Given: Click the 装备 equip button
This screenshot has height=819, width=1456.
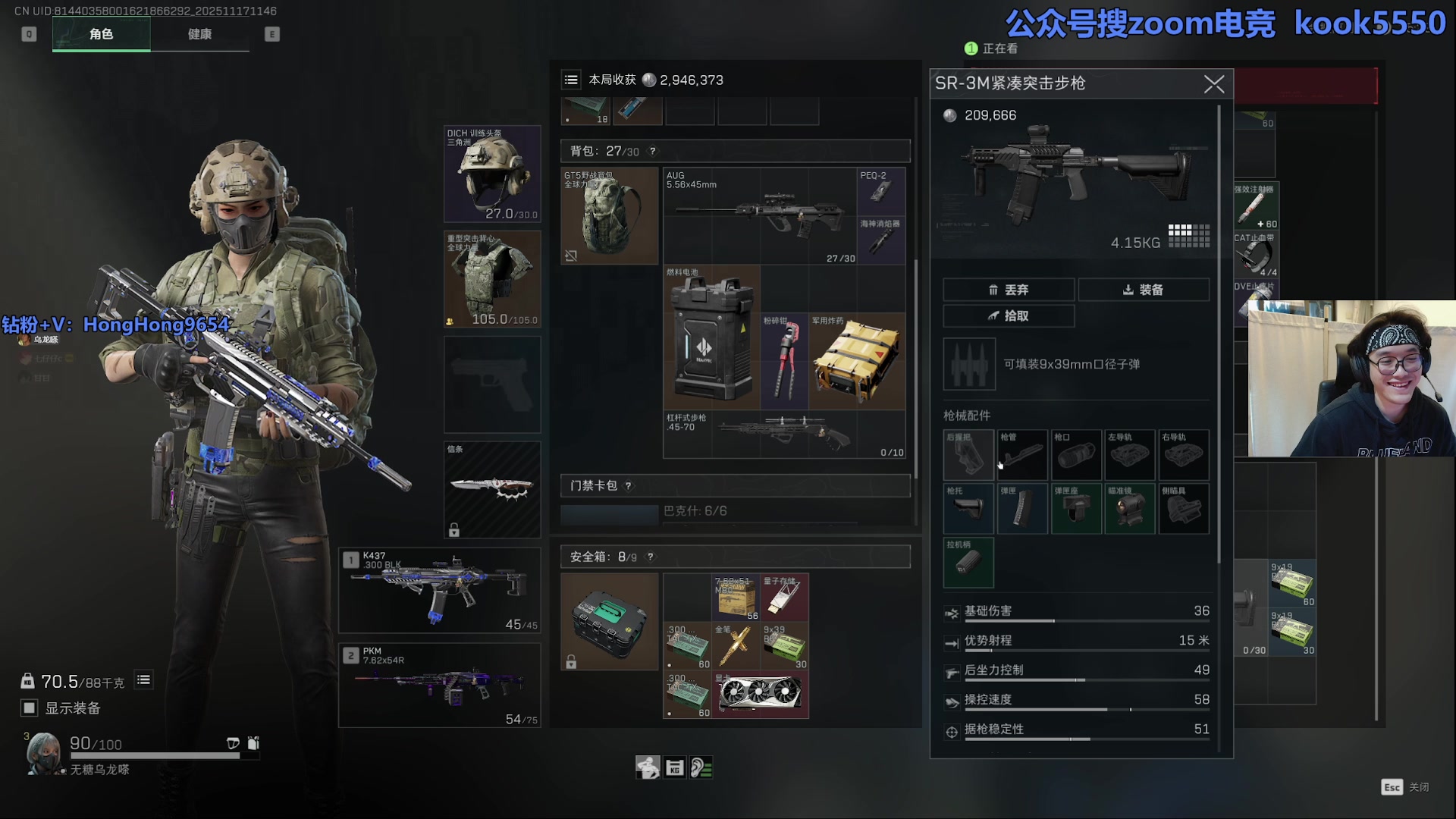Looking at the screenshot, I should 1144,290.
